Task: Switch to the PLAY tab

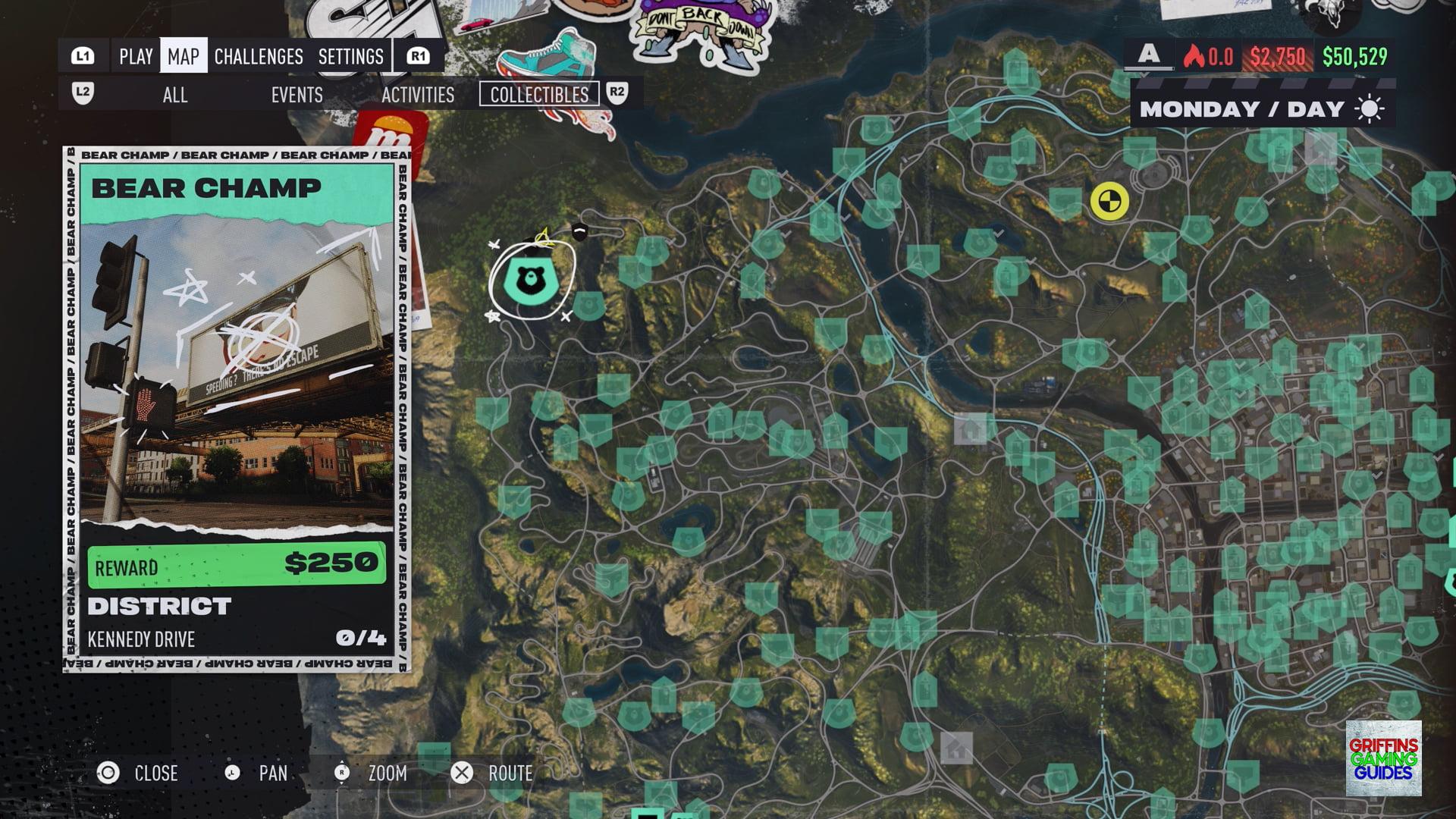Action: (x=136, y=56)
